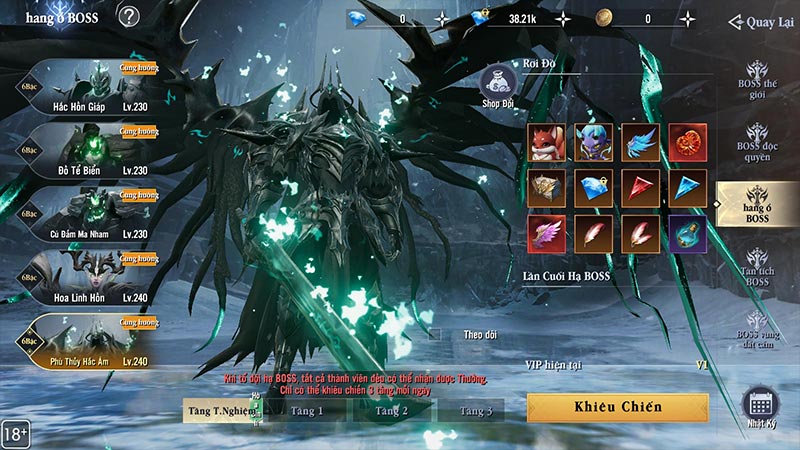Add more blue diamonds with plus button
This screenshot has height=450, width=800.
(x=442, y=18)
